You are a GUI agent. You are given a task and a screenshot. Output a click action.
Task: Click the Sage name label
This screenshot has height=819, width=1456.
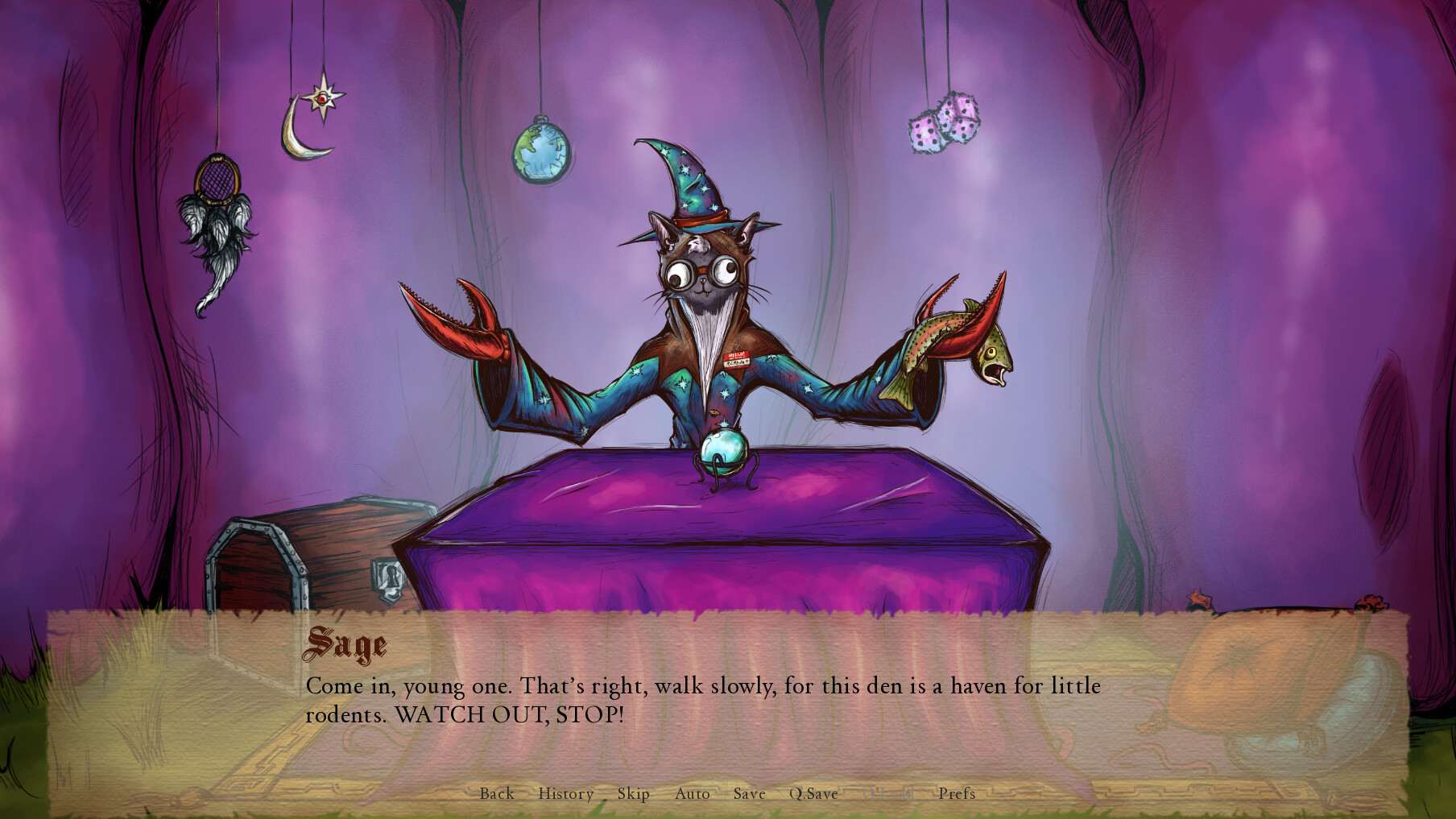point(348,643)
